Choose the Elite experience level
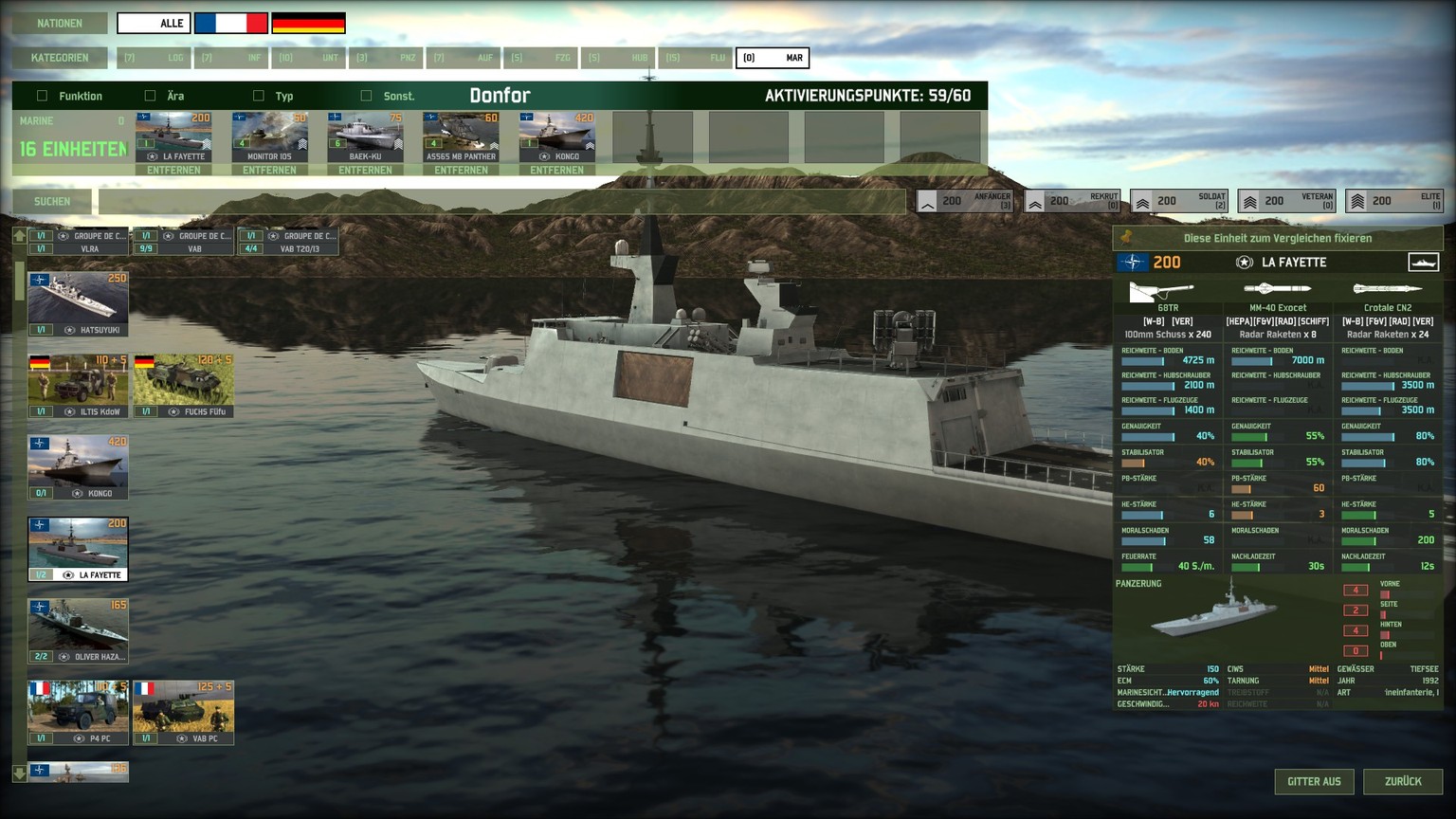1456x819 pixels. coord(1394,201)
